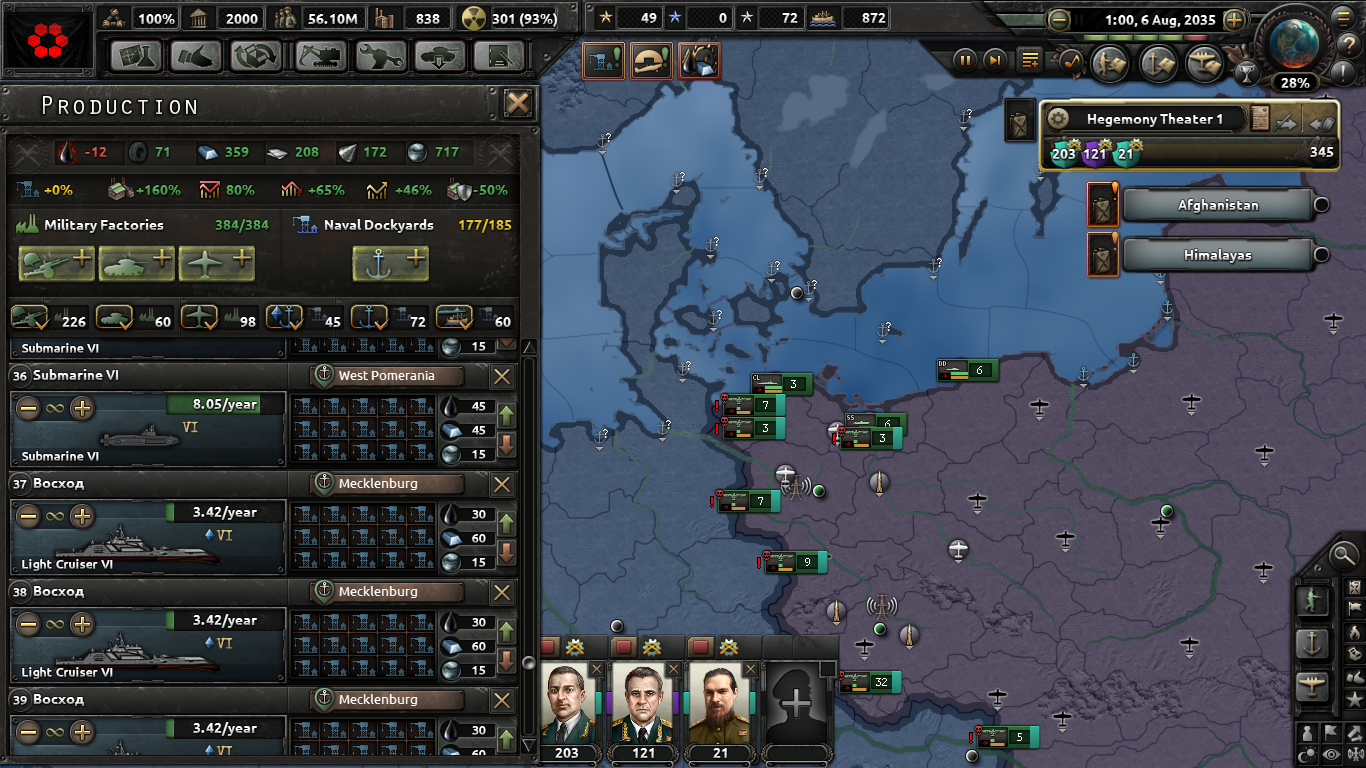Image resolution: width=1366 pixels, height=768 pixels.
Task: Click the music player note icon
Action: pyautogui.click(x=1070, y=61)
